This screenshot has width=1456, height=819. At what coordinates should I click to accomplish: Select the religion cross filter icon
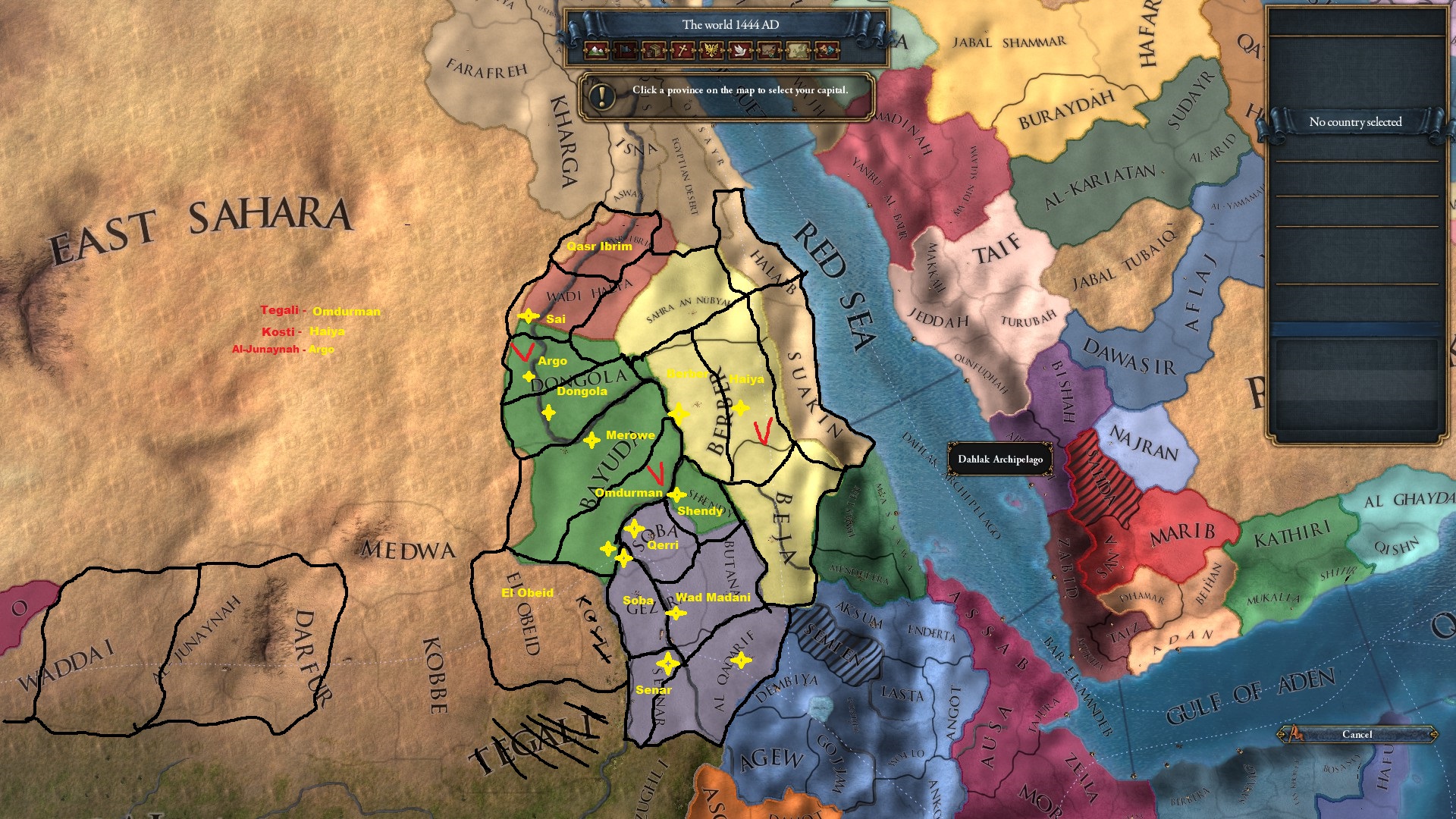click(x=682, y=51)
